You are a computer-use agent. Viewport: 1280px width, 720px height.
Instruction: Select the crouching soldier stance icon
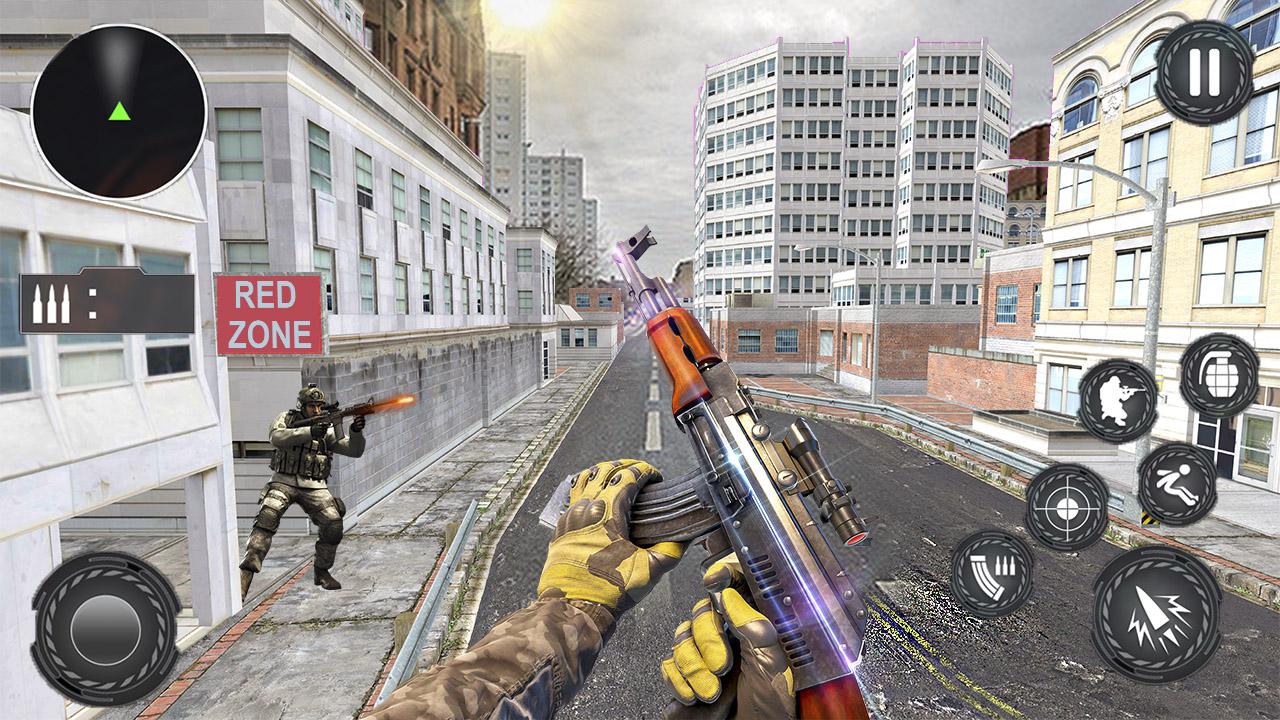[1120, 400]
